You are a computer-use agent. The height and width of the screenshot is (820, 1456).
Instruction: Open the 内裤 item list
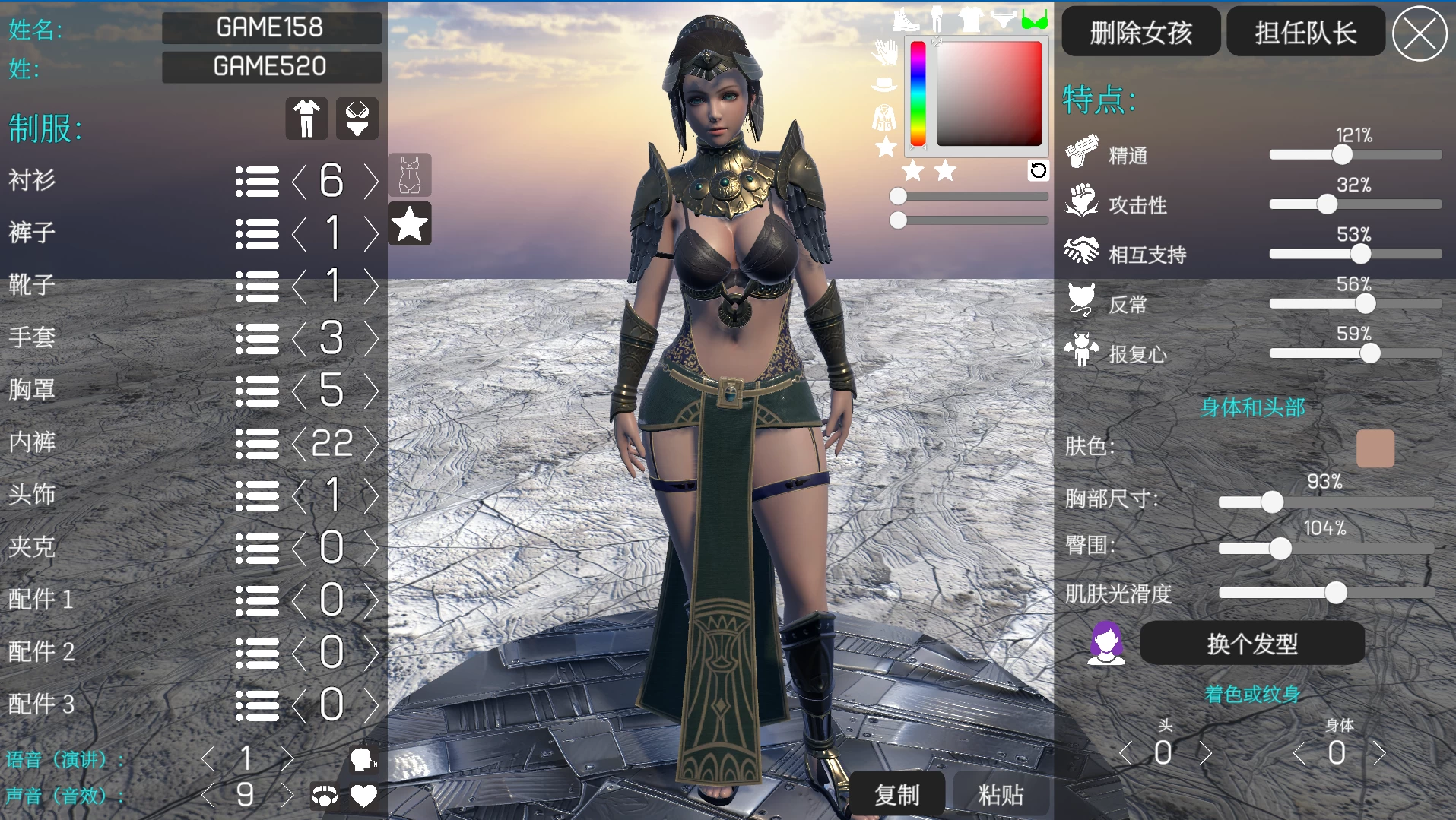[x=257, y=443]
